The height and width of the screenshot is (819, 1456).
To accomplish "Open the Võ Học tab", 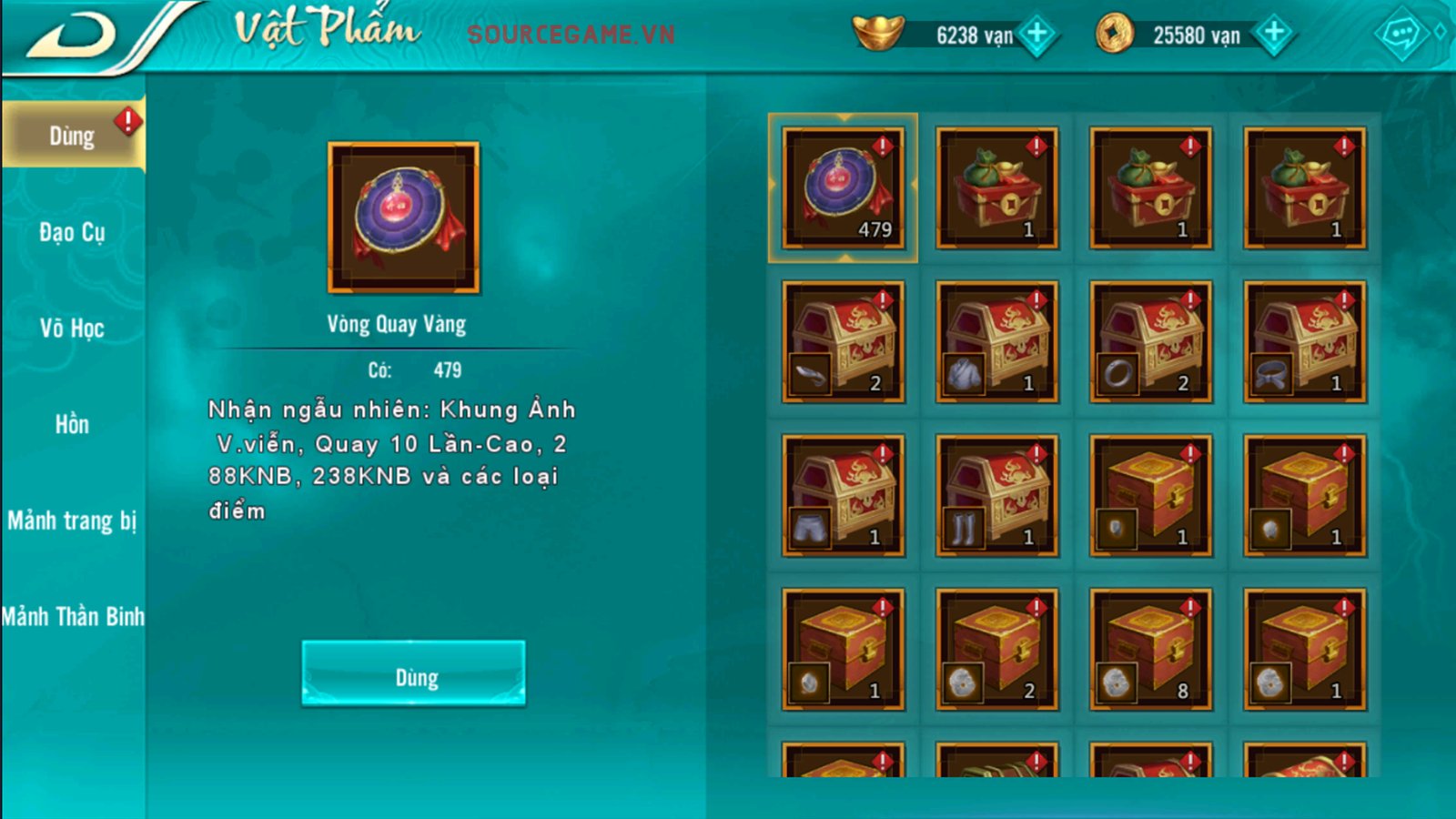I will 72,329.
